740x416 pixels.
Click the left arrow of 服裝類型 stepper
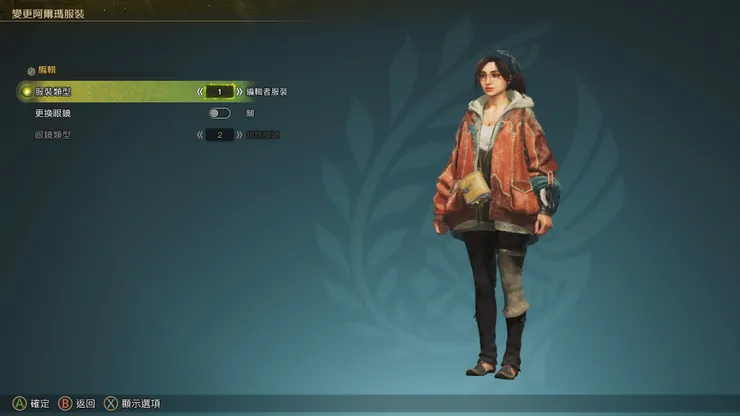pos(200,91)
